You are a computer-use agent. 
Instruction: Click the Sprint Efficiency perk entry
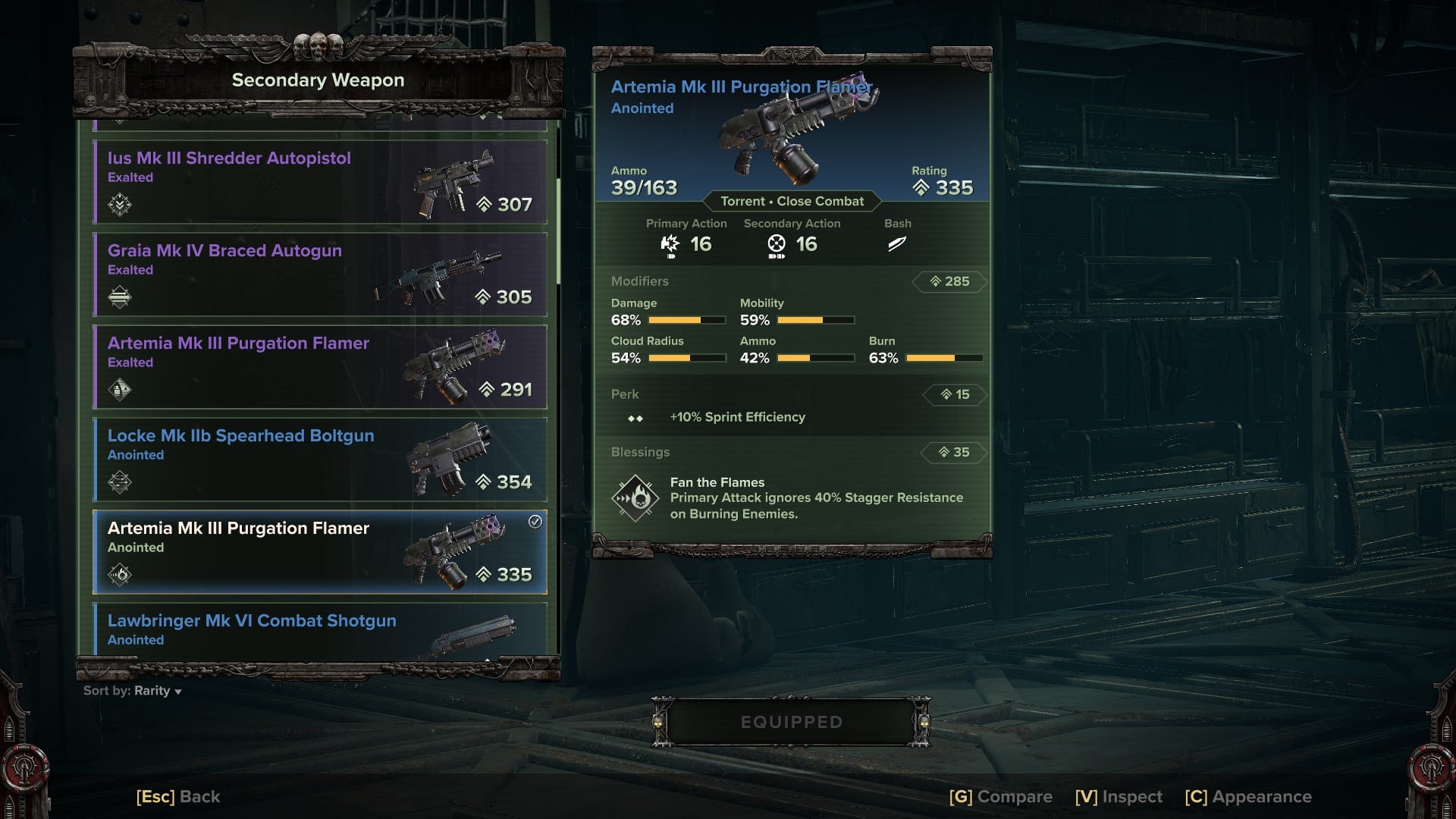[x=737, y=417]
